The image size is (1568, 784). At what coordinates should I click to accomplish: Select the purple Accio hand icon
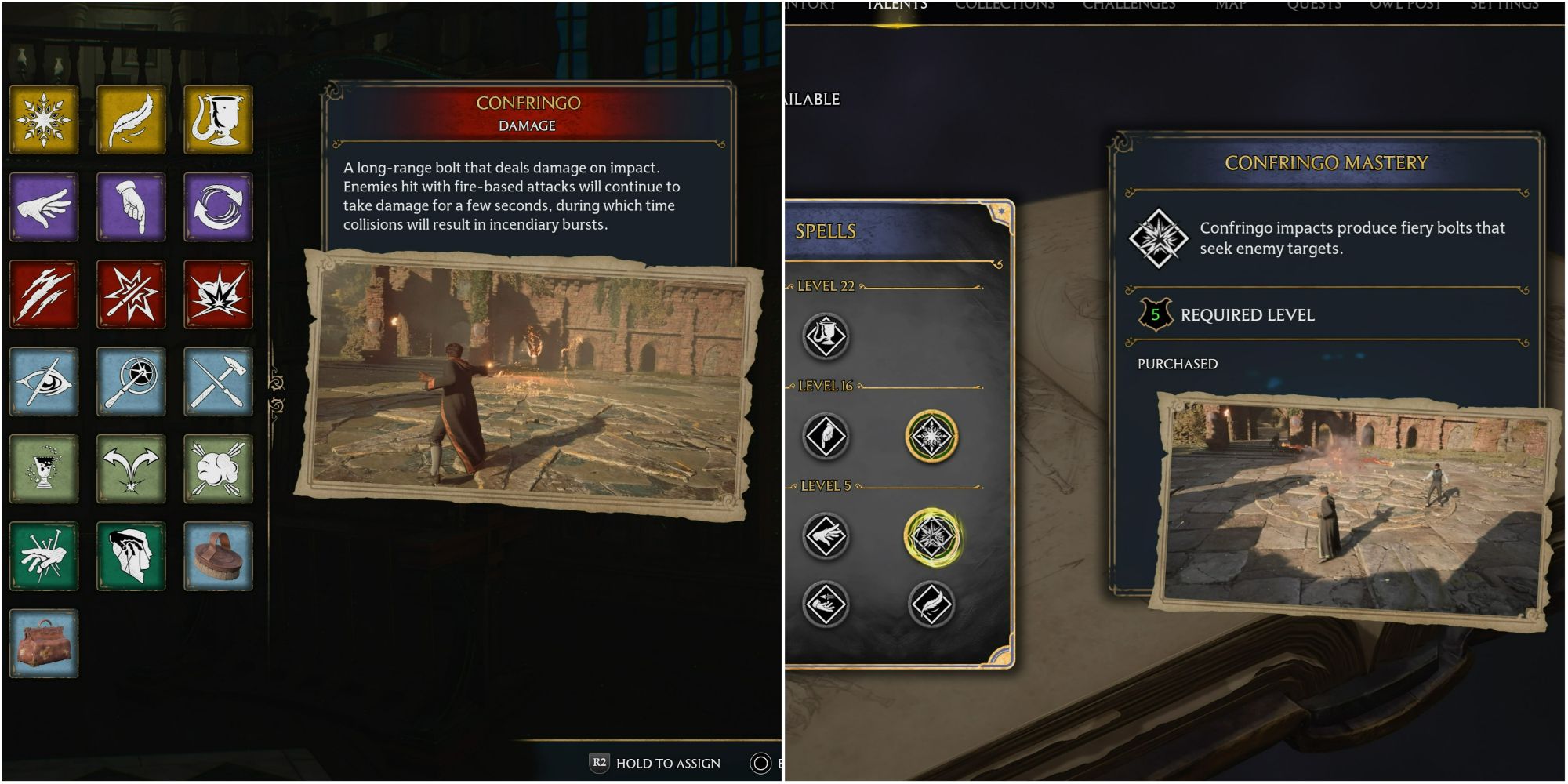pyautogui.click(x=45, y=208)
